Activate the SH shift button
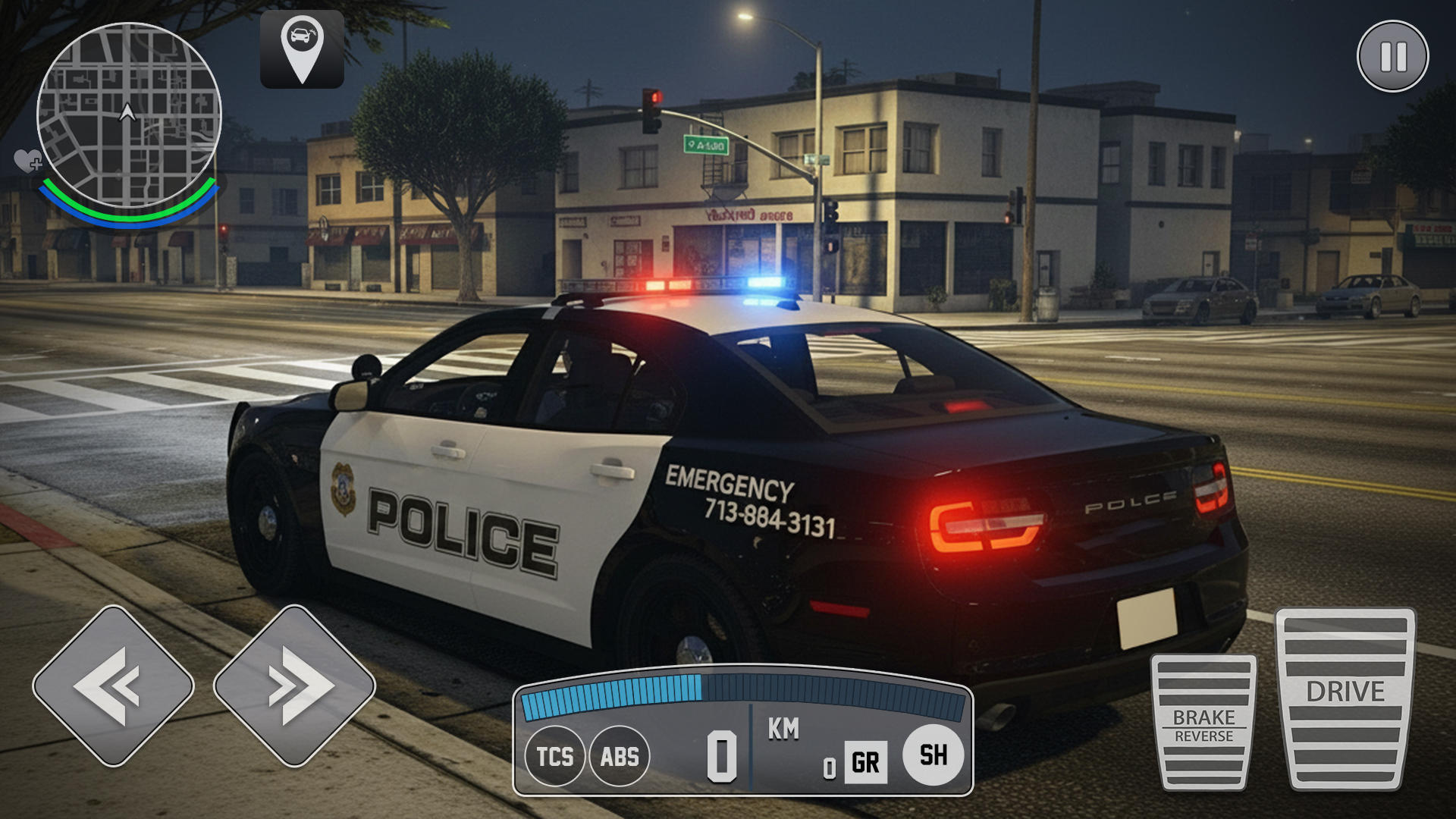1456x819 pixels. click(x=933, y=755)
